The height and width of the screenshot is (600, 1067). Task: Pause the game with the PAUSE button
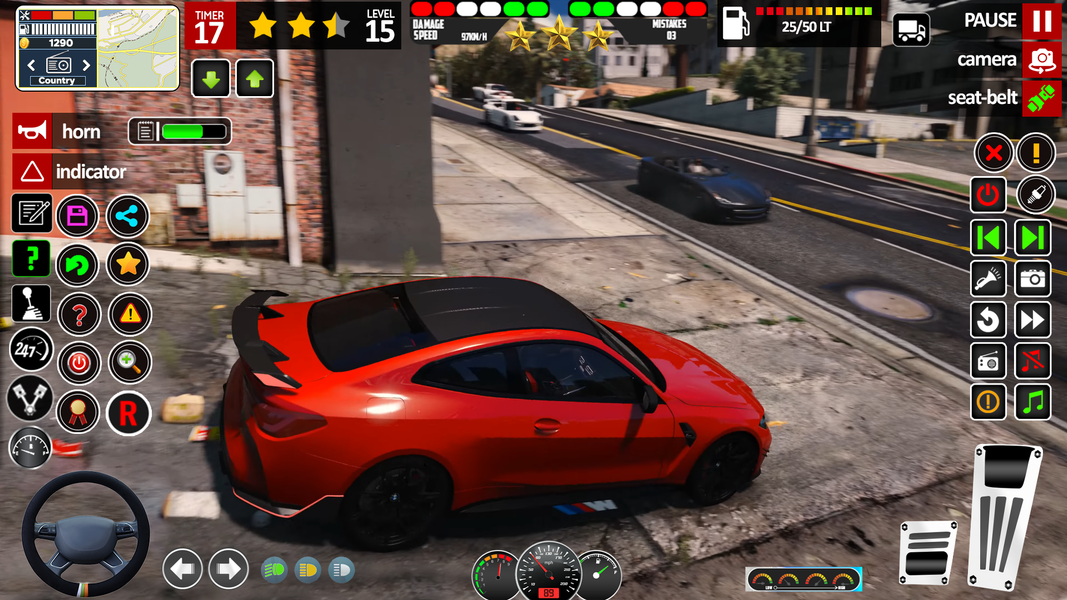pyautogui.click(x=1041, y=21)
